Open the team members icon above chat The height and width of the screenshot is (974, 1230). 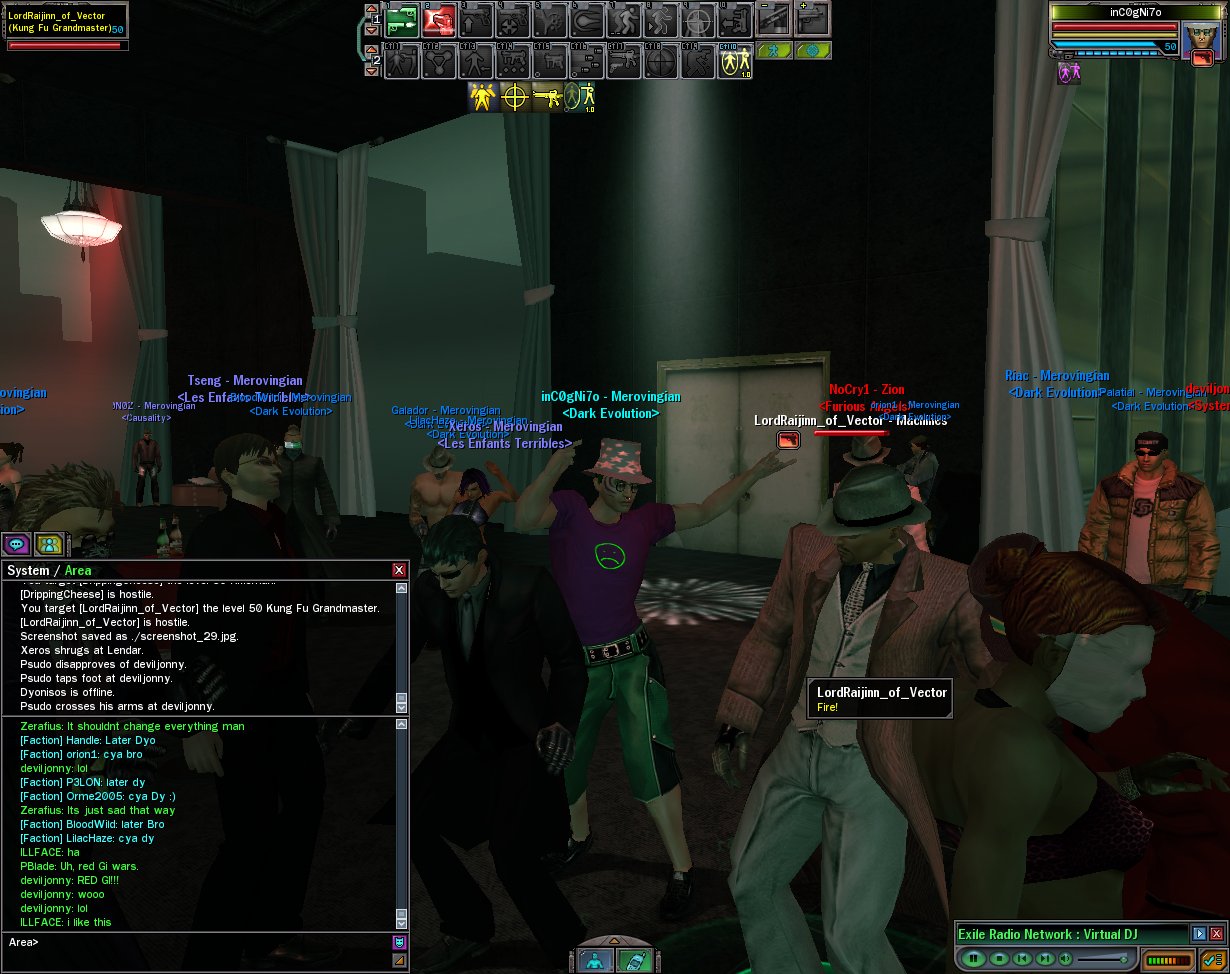47,544
